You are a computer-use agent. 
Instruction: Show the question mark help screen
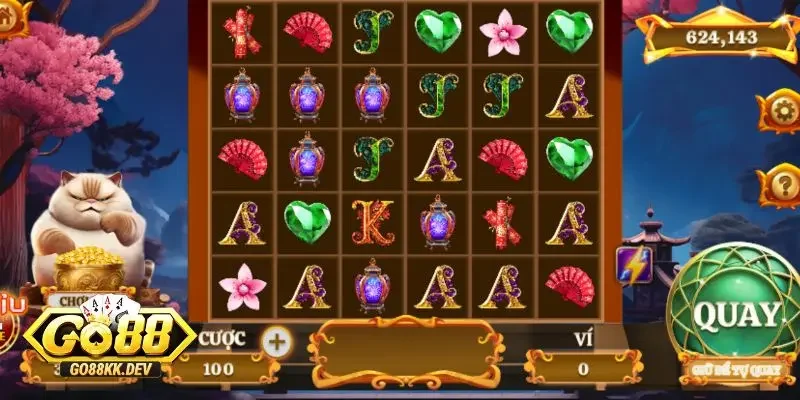point(778,185)
